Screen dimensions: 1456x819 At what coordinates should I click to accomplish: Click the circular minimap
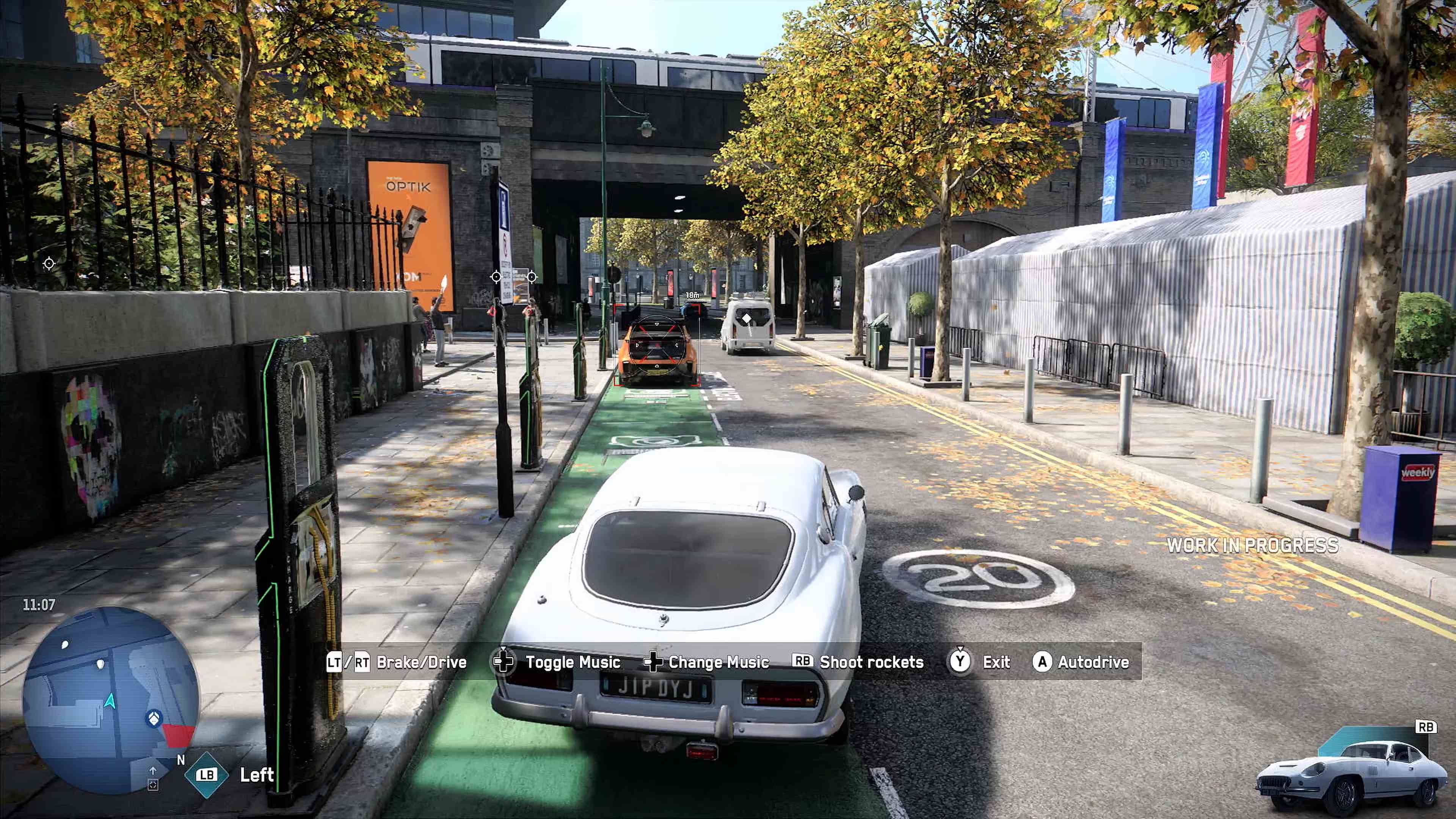111,700
